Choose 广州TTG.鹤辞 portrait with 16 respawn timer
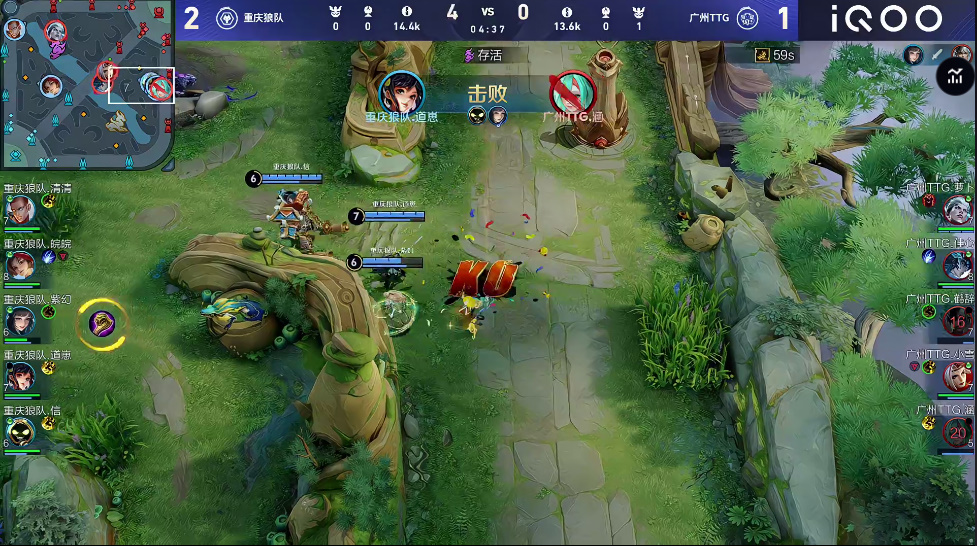The width and height of the screenshot is (977, 546). pos(958,321)
